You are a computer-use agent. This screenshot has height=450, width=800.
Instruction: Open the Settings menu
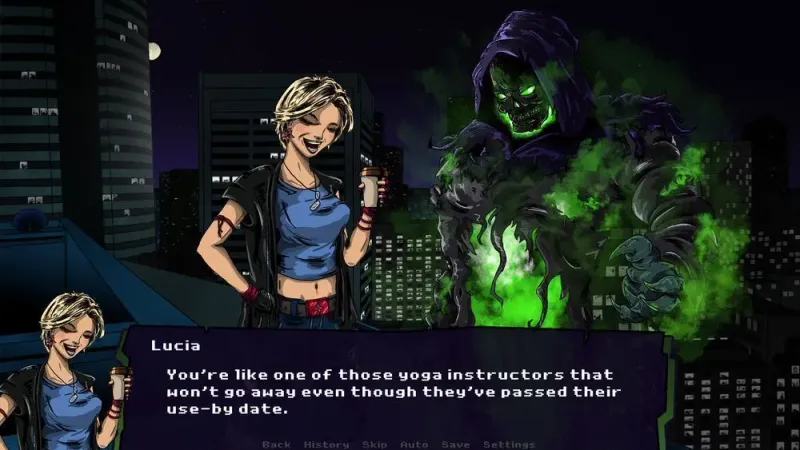click(x=509, y=444)
